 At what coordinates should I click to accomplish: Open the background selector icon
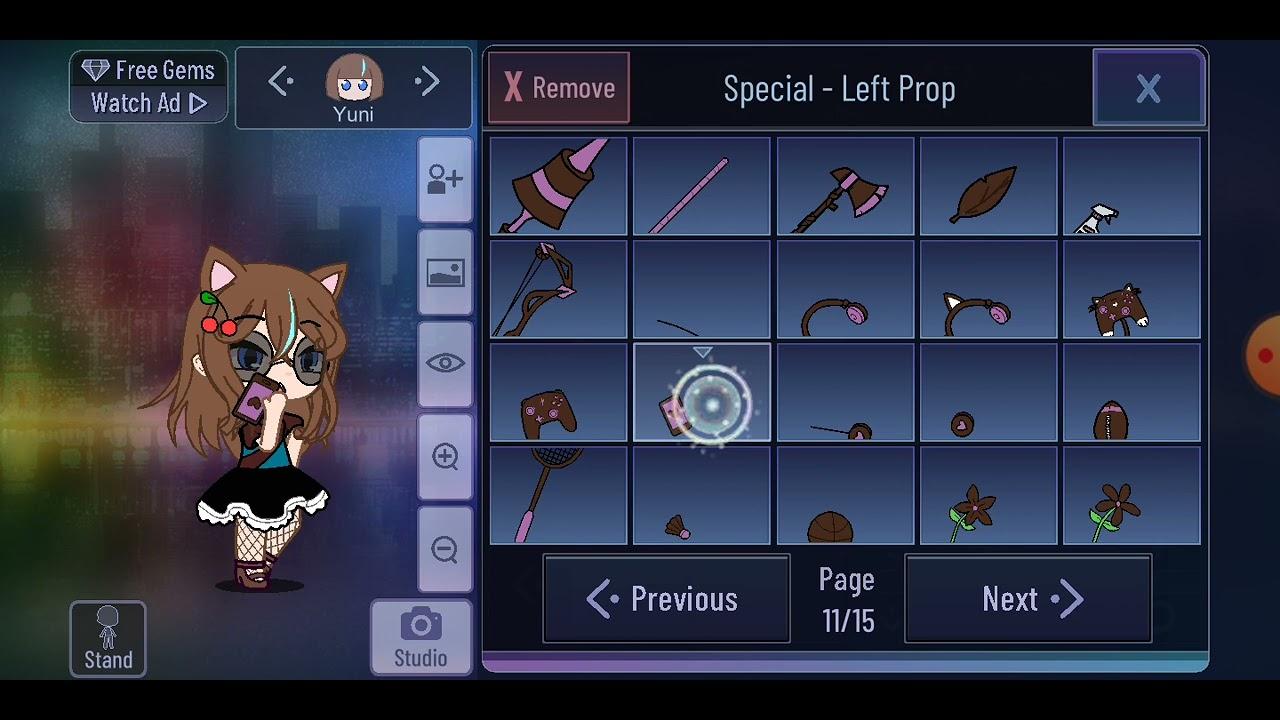444,273
